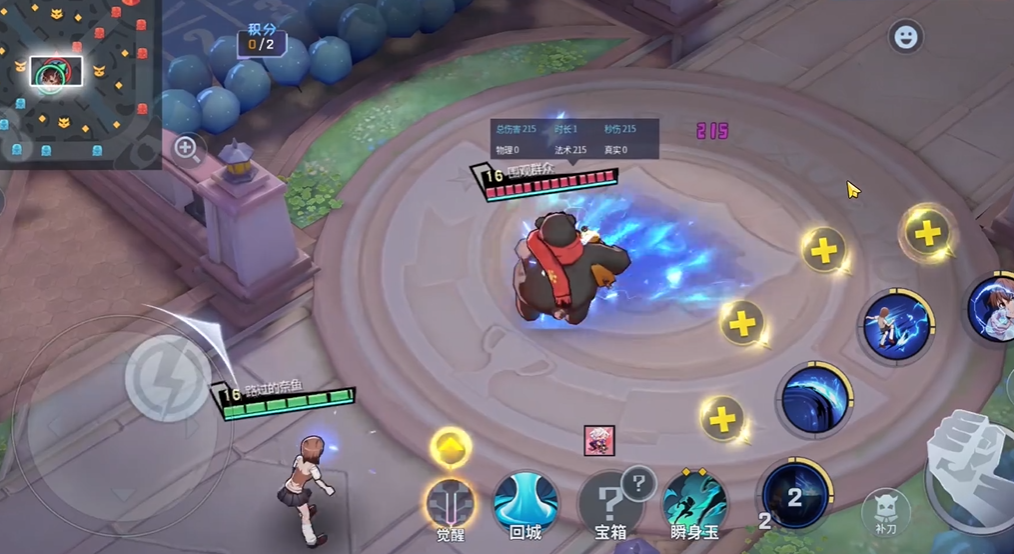Screen dimensions: 1014x554
Task: Open the 宝箱 treasure chest button
Action: 610,501
